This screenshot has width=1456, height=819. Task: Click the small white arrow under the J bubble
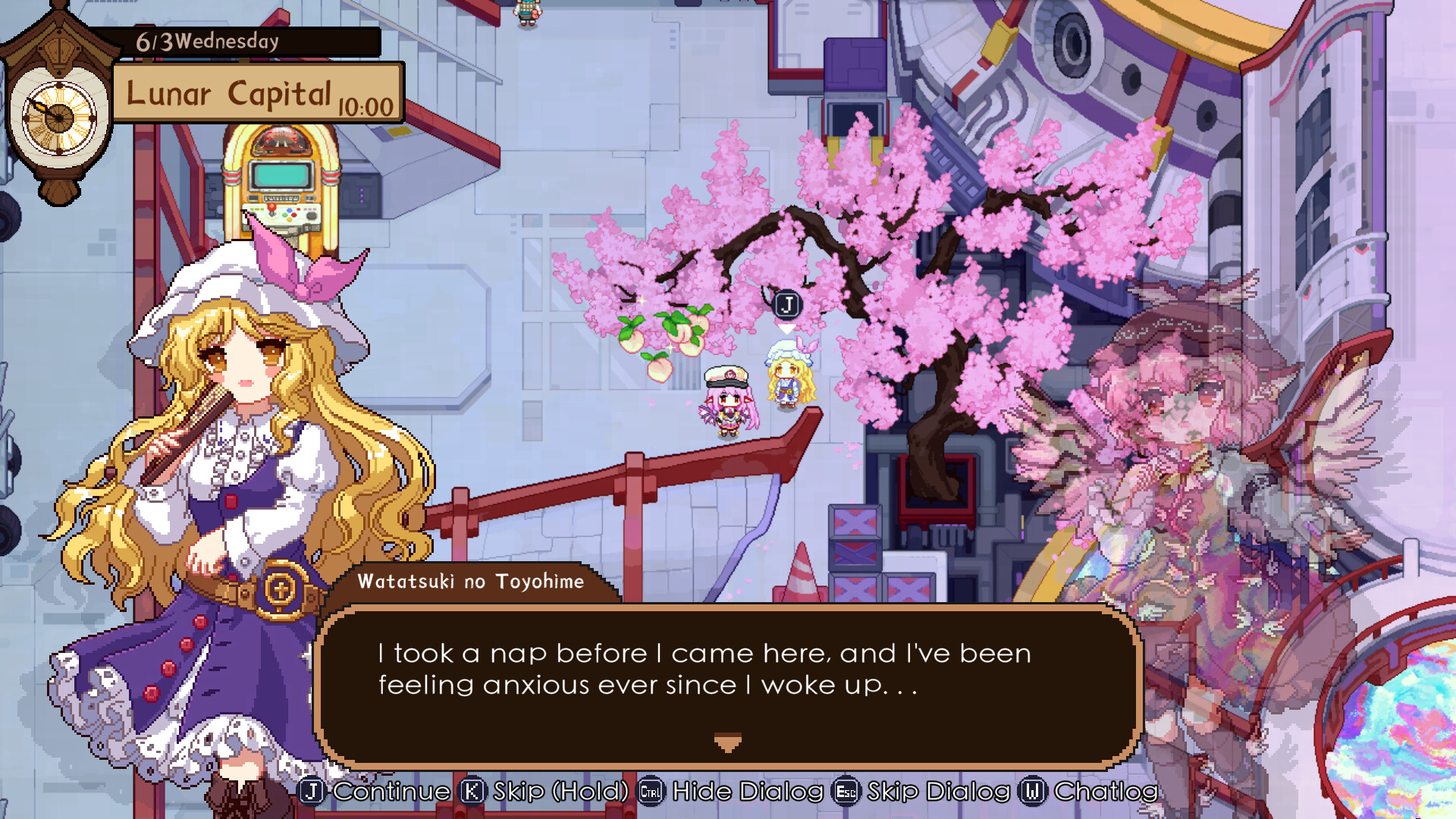(786, 328)
